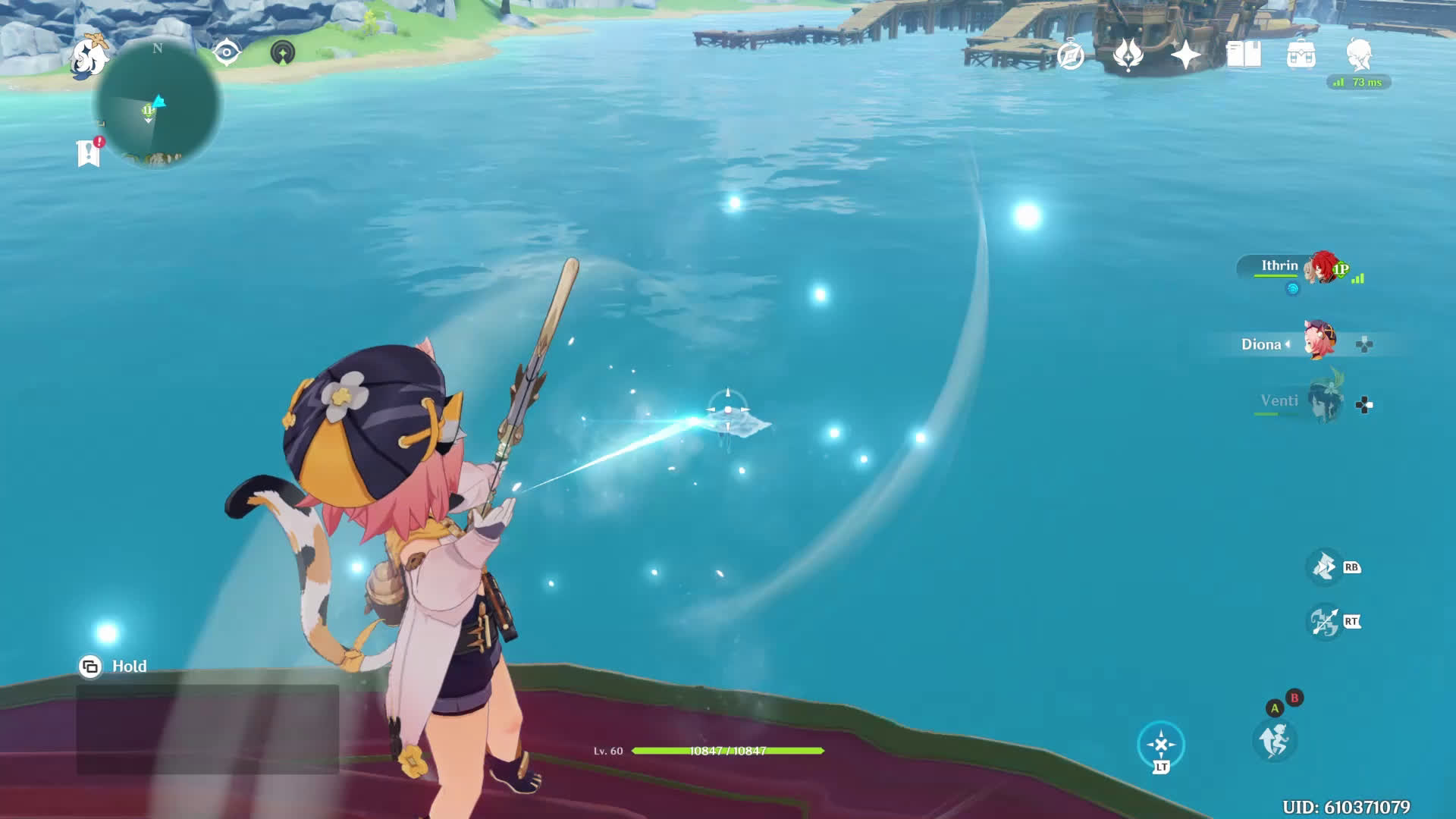1456x819 pixels.
Task: Open the Adventurer Handbook book icon
Action: click(x=1244, y=55)
